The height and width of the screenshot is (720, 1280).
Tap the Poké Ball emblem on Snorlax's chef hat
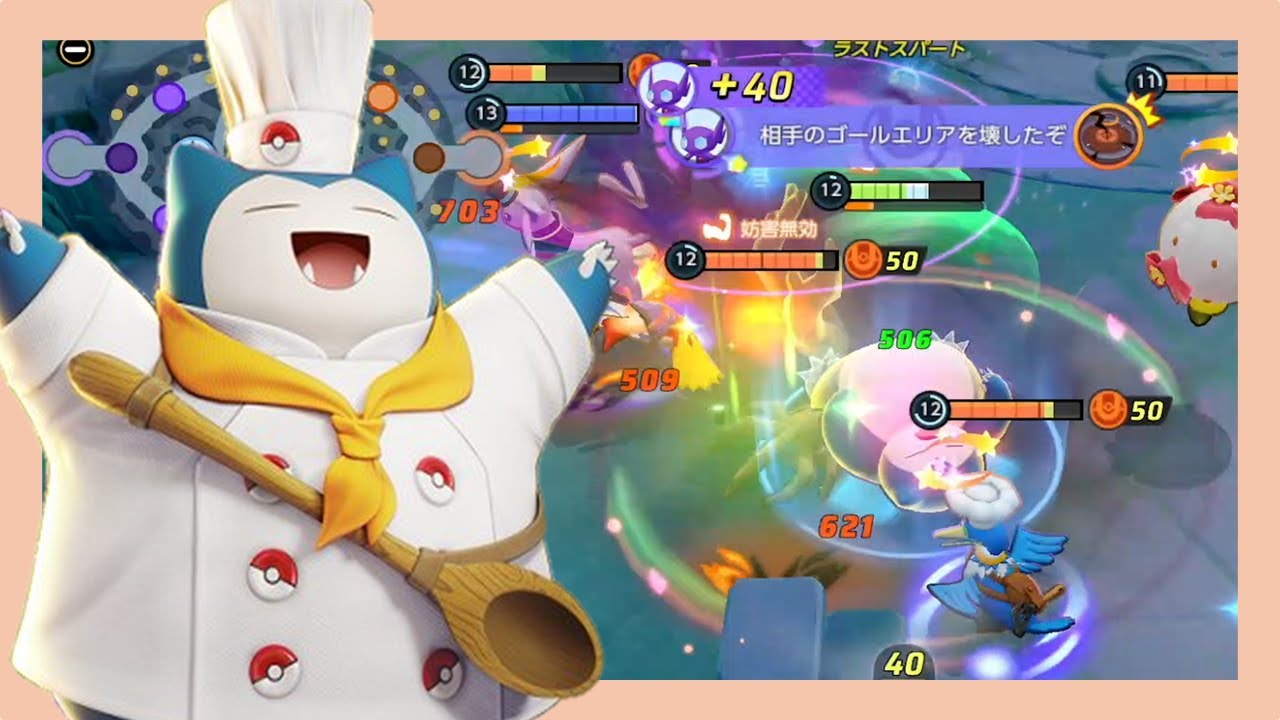pyautogui.click(x=278, y=142)
